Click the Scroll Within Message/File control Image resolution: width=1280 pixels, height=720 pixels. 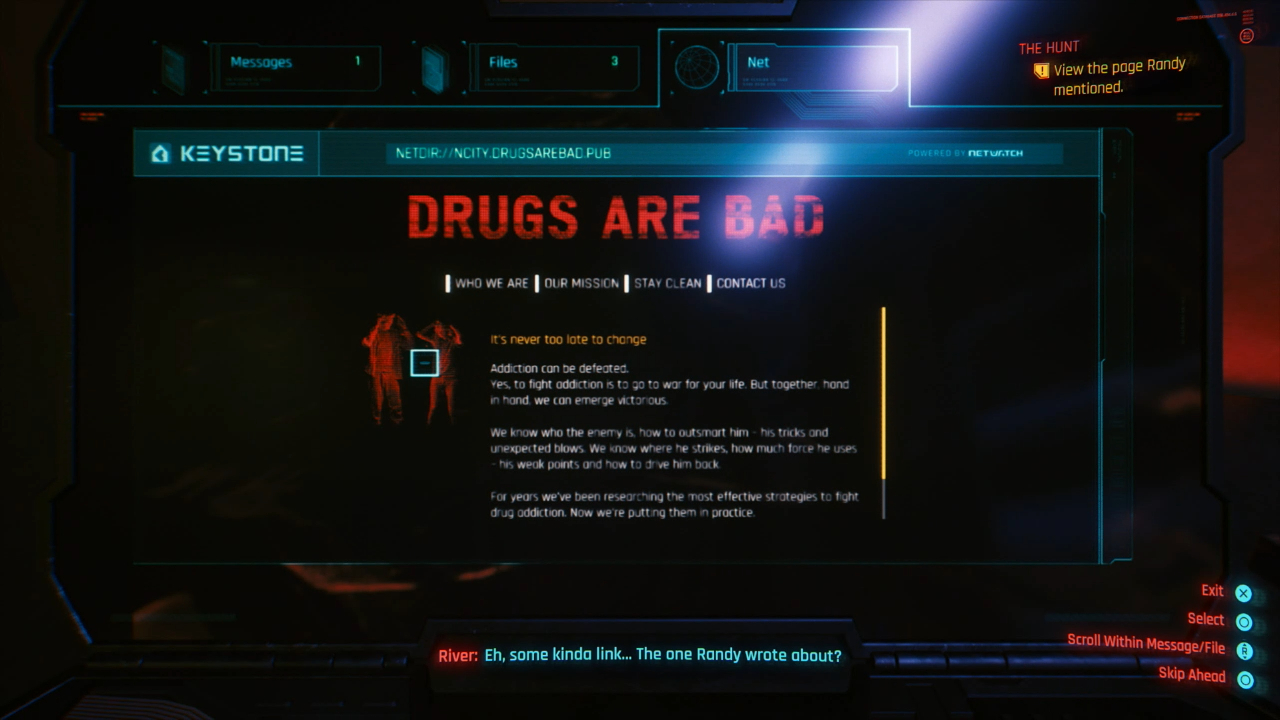pos(1244,650)
